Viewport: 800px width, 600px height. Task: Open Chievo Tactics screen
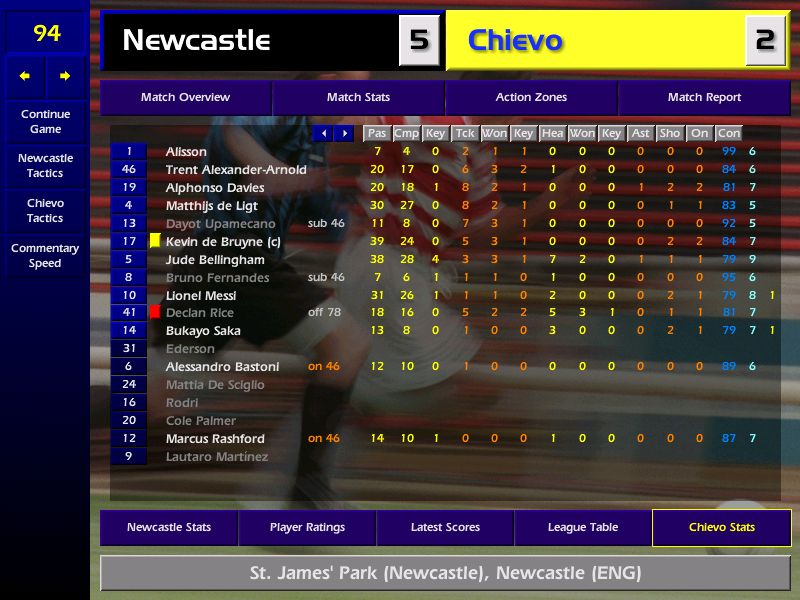coord(45,210)
